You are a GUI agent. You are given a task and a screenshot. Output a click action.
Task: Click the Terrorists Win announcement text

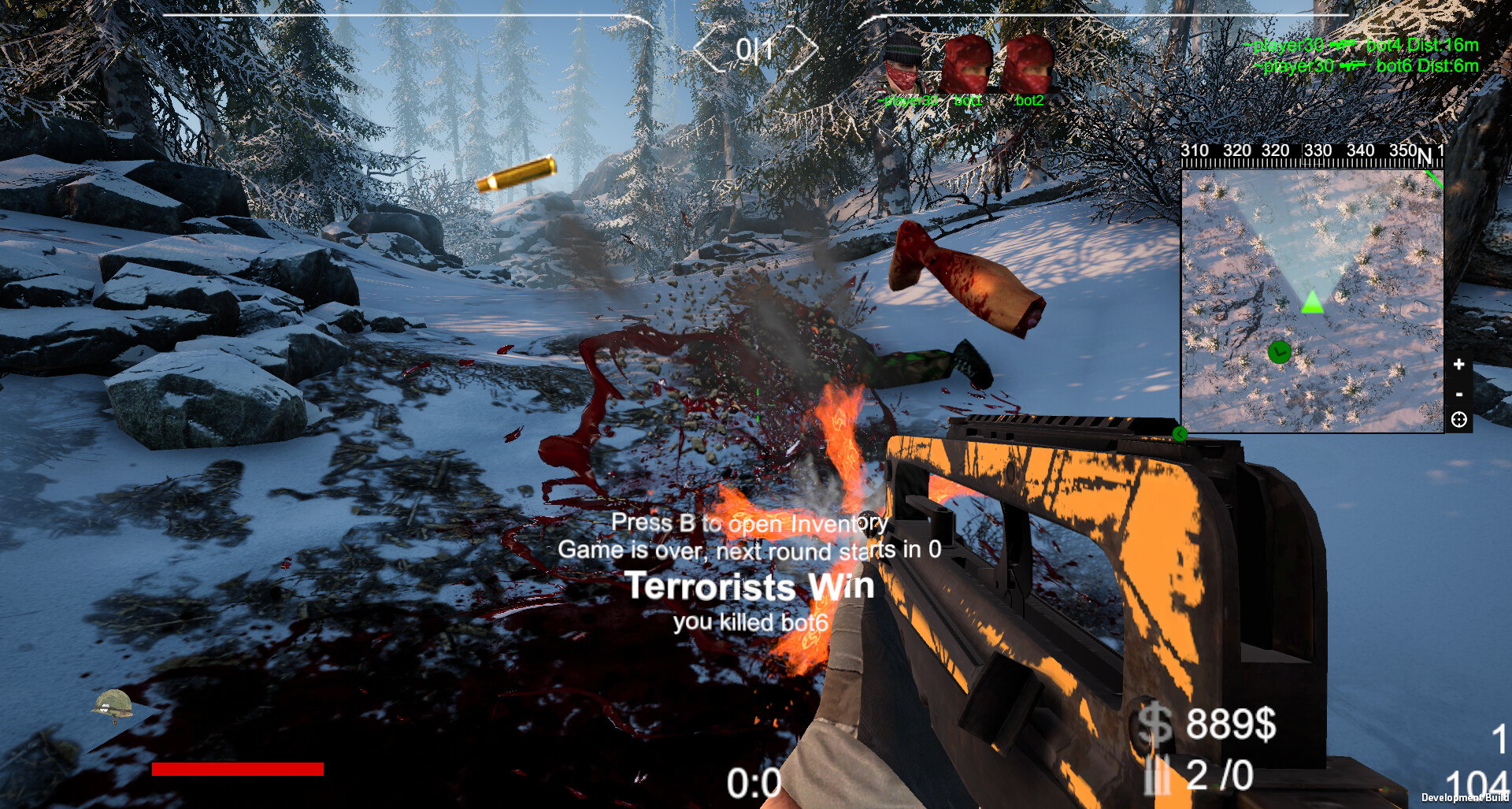[x=748, y=586]
